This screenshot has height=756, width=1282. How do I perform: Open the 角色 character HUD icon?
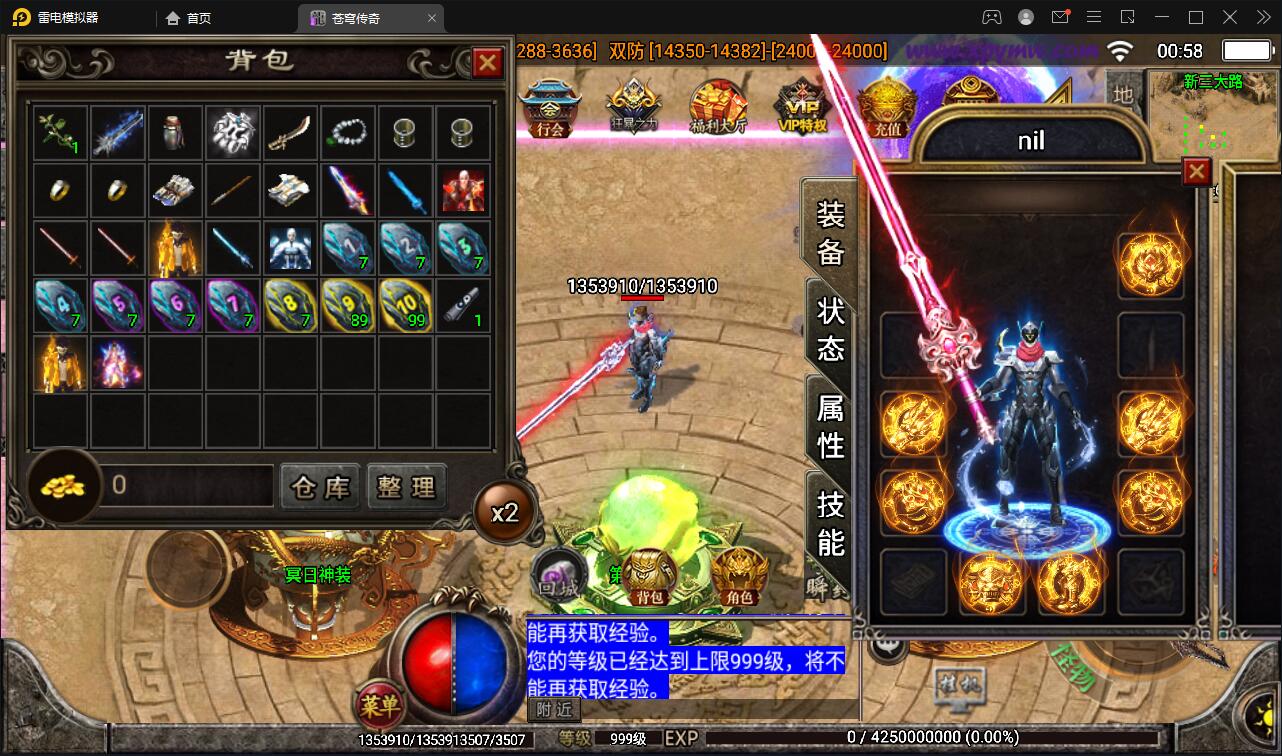pyautogui.click(x=739, y=577)
